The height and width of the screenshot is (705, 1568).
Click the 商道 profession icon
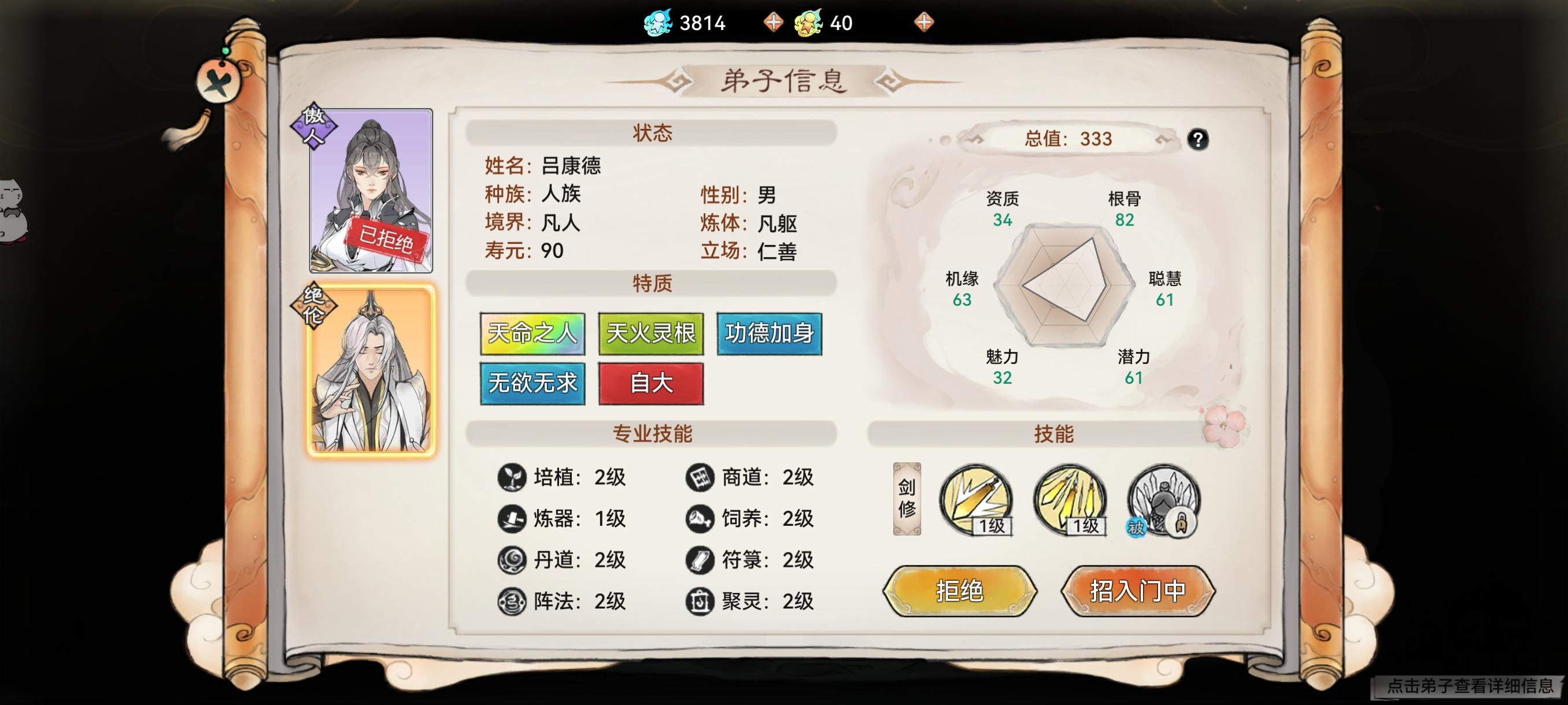[701, 477]
